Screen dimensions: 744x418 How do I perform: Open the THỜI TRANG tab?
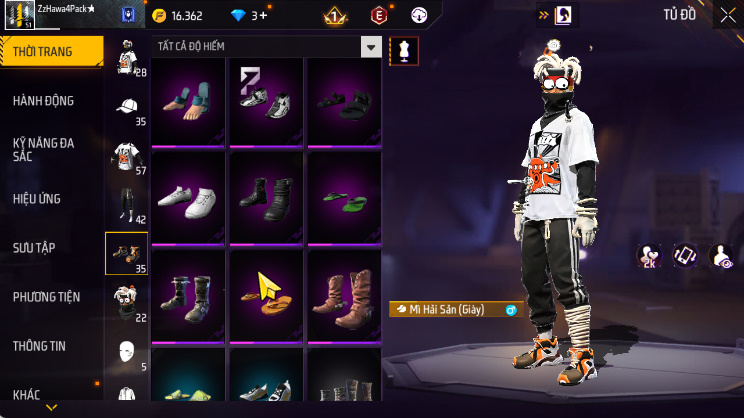(x=50, y=52)
